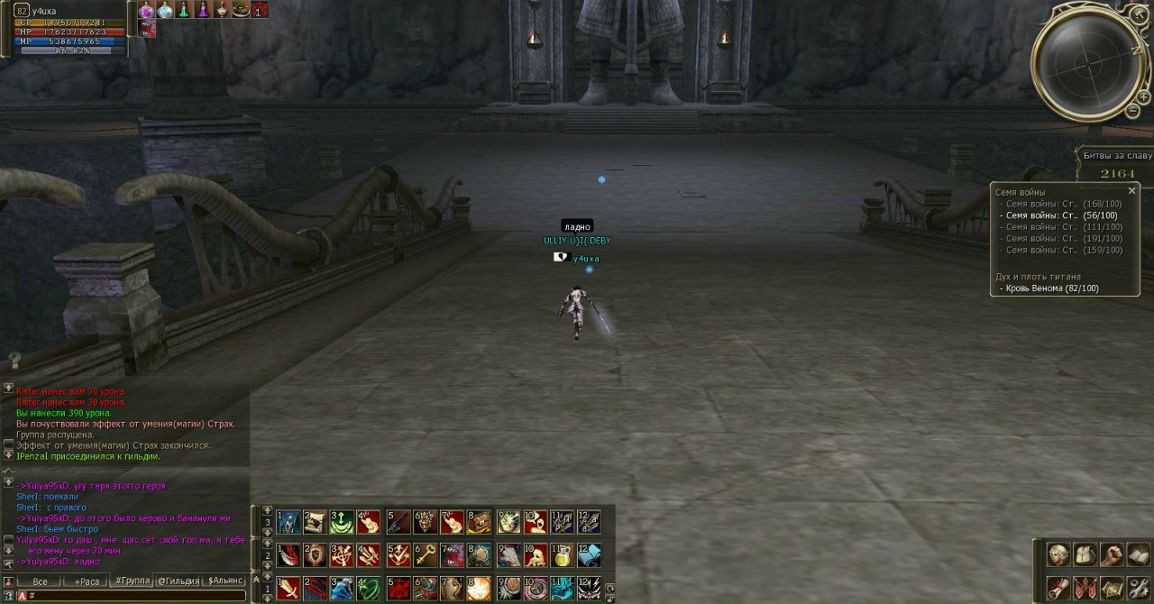Open the @Гильдия chat tab
Screen dimensions: 1154x604
[x=177, y=581]
